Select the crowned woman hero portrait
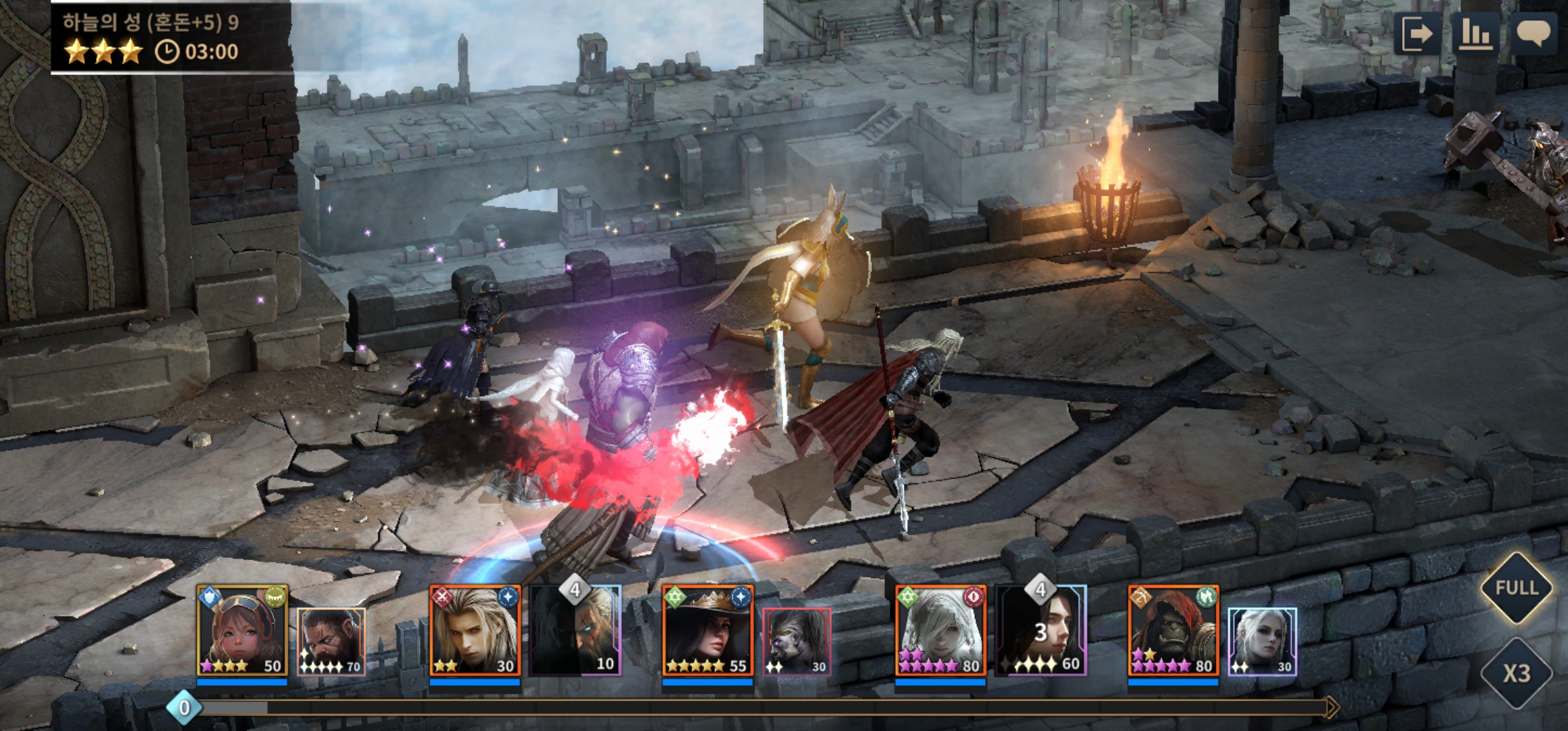The width and height of the screenshot is (1568, 731). pyautogui.click(x=707, y=631)
